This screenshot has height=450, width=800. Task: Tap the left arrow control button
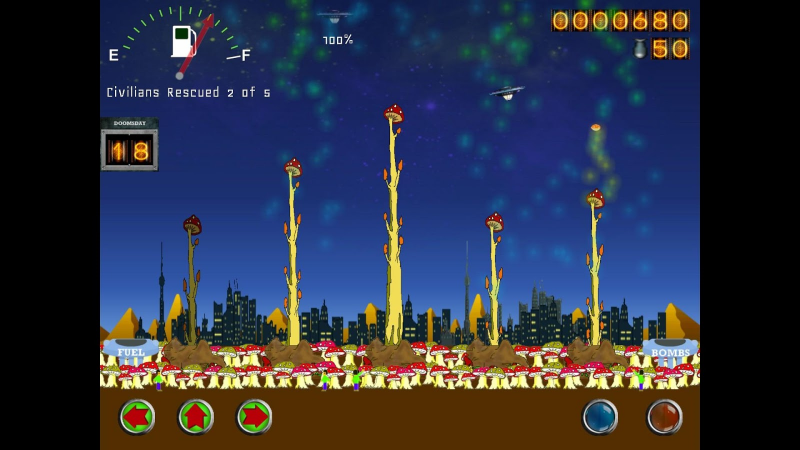pyautogui.click(x=137, y=416)
